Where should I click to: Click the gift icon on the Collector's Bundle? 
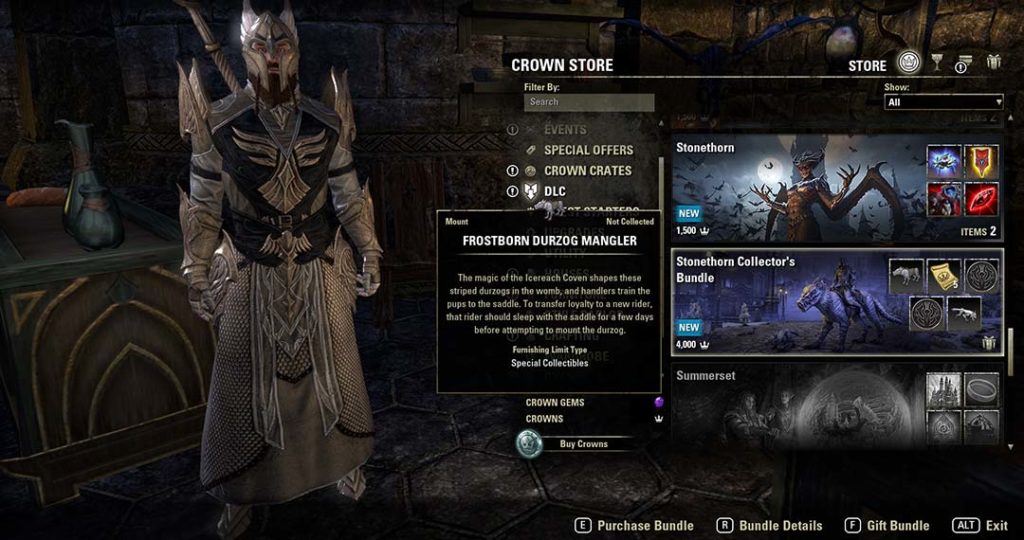pos(989,343)
